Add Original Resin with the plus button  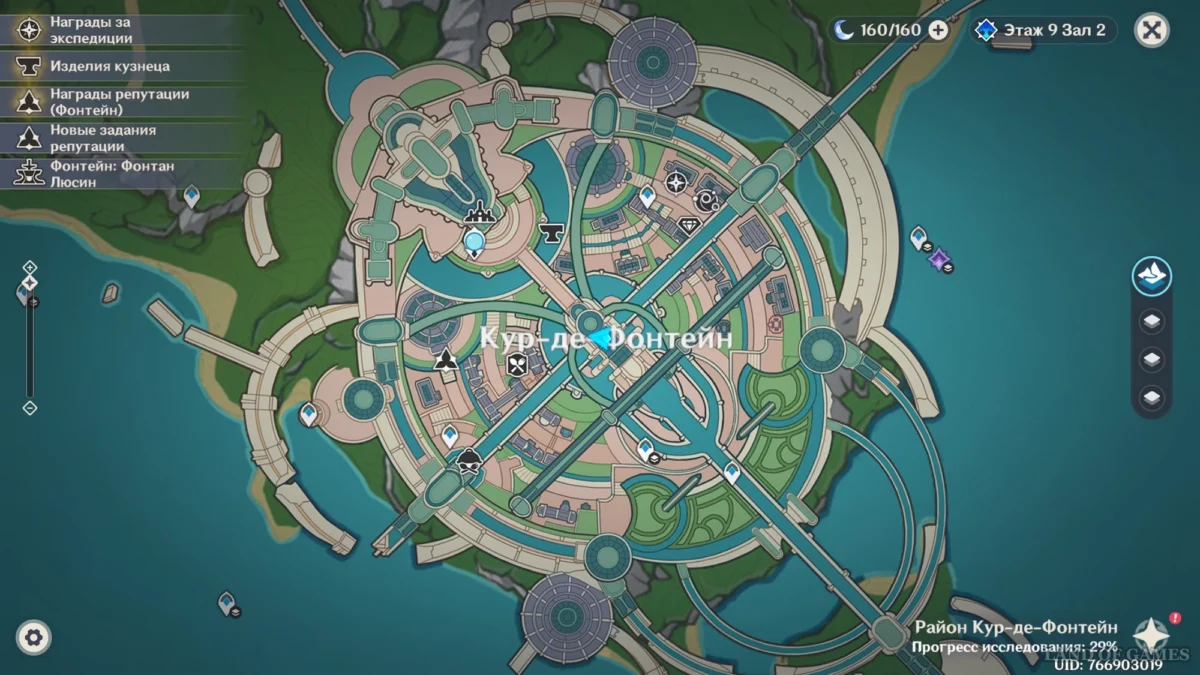coord(938,30)
